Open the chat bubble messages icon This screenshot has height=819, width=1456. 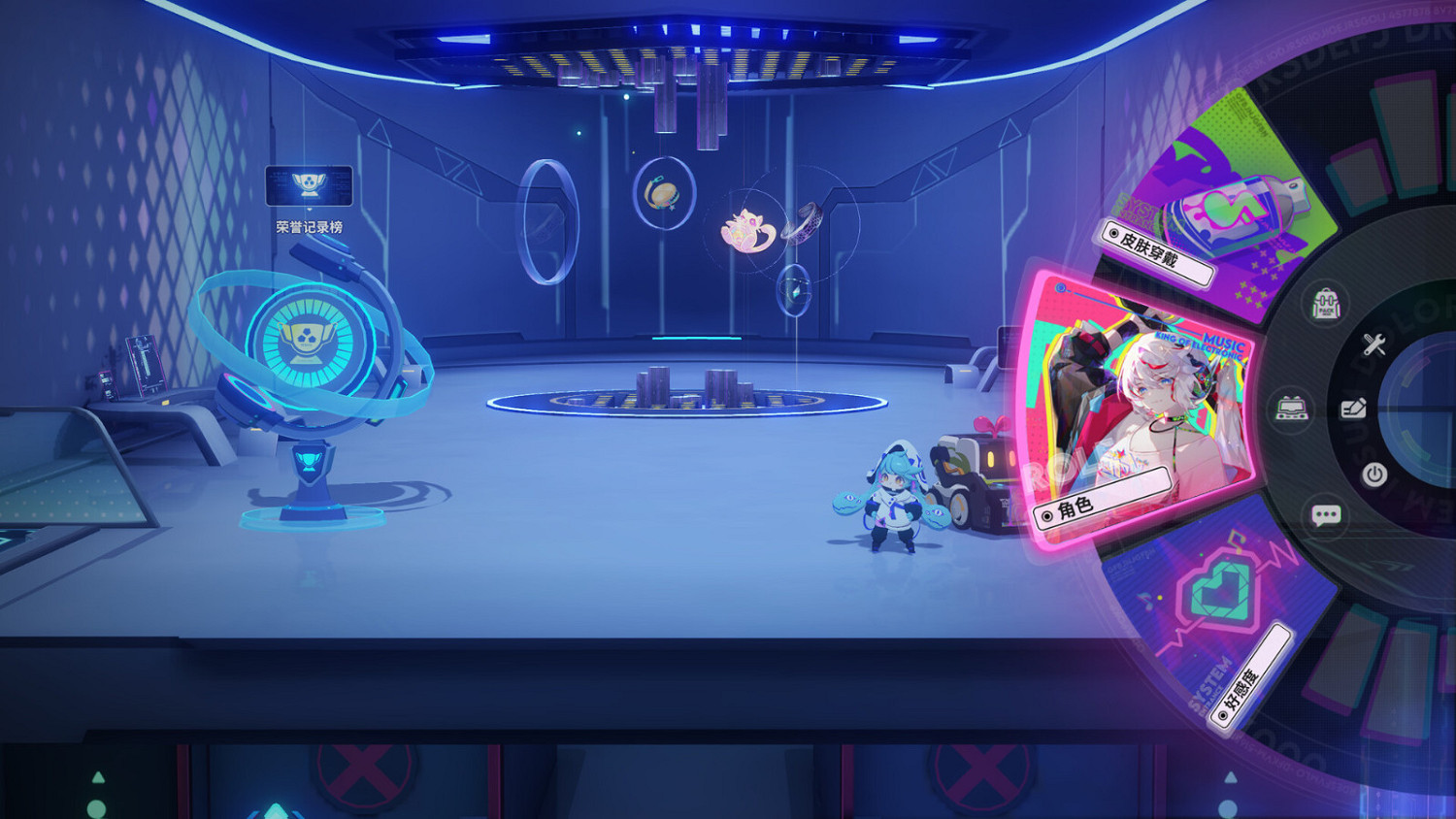point(1326,514)
